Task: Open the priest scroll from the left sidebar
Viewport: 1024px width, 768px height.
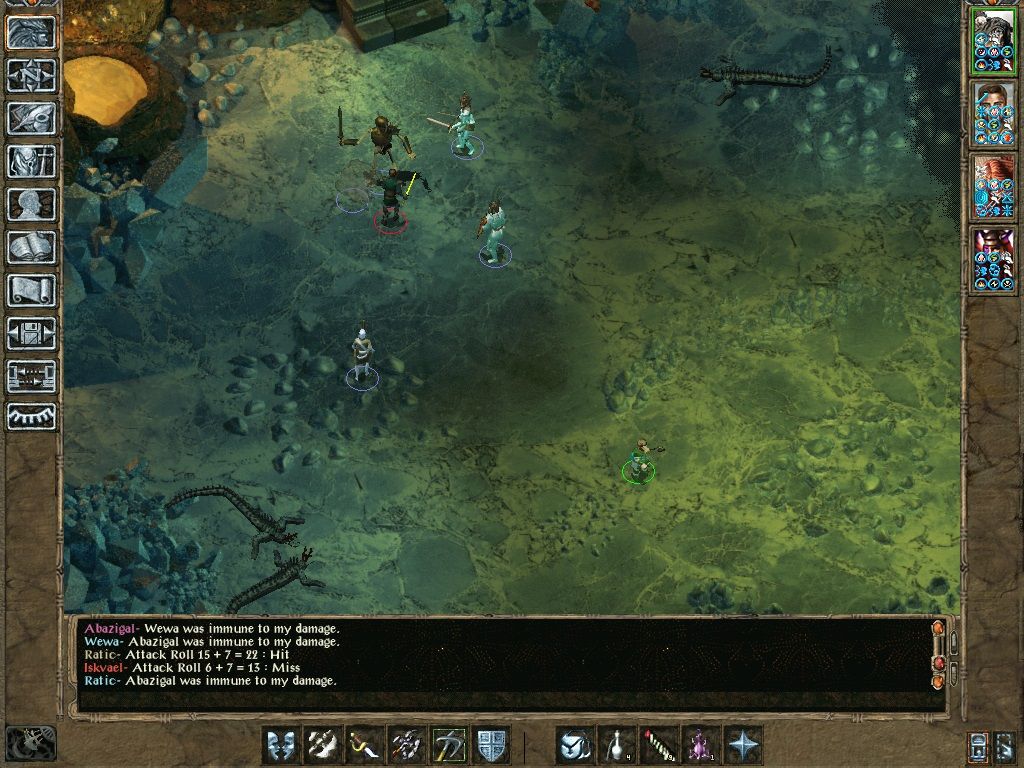Action: pos(31,290)
